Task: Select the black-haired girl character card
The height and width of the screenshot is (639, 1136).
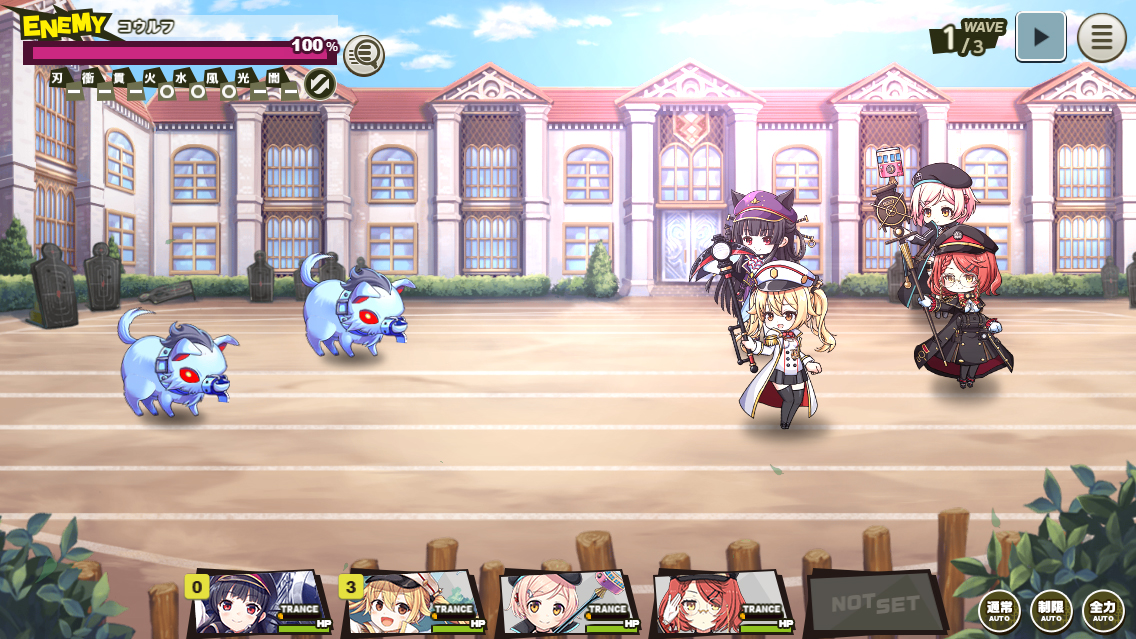Action: [x=260, y=603]
